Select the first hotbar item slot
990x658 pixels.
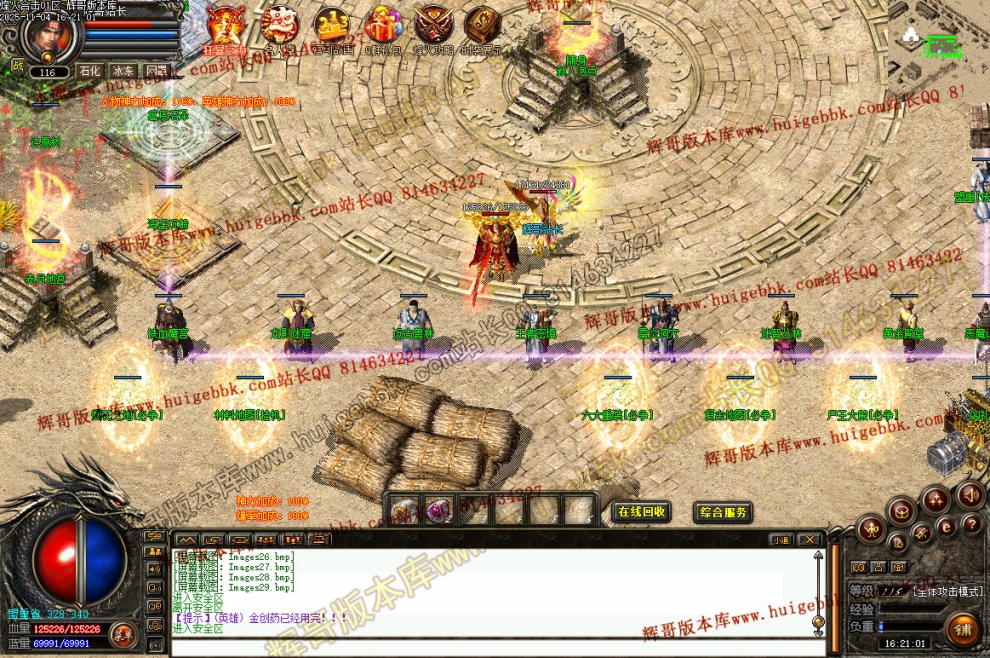tap(404, 511)
